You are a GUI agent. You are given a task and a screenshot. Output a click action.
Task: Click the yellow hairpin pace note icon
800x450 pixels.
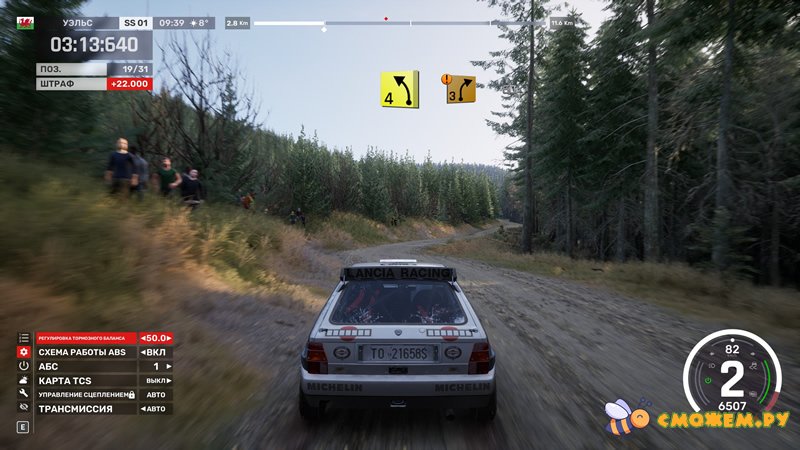click(x=398, y=89)
